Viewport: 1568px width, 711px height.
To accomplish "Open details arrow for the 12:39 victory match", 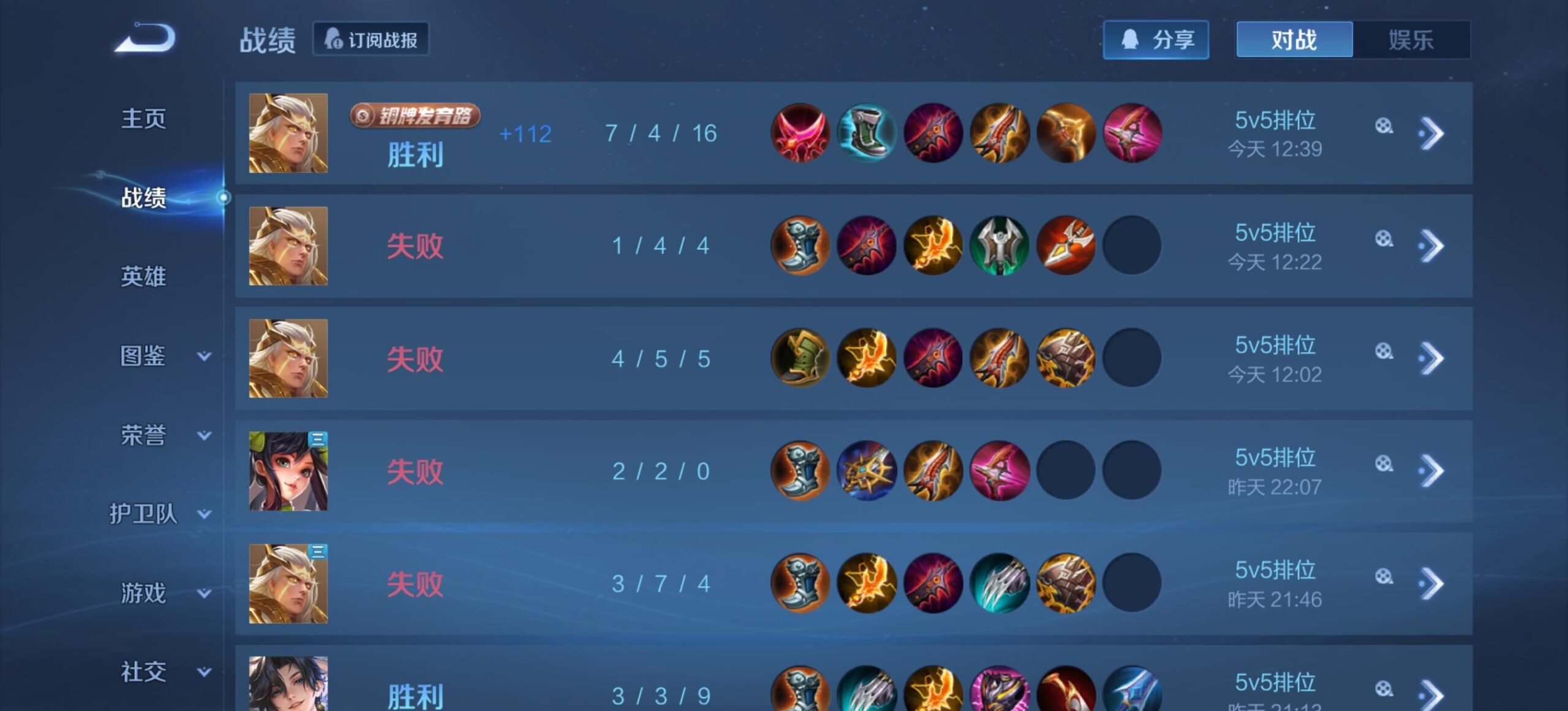I will point(1431,134).
